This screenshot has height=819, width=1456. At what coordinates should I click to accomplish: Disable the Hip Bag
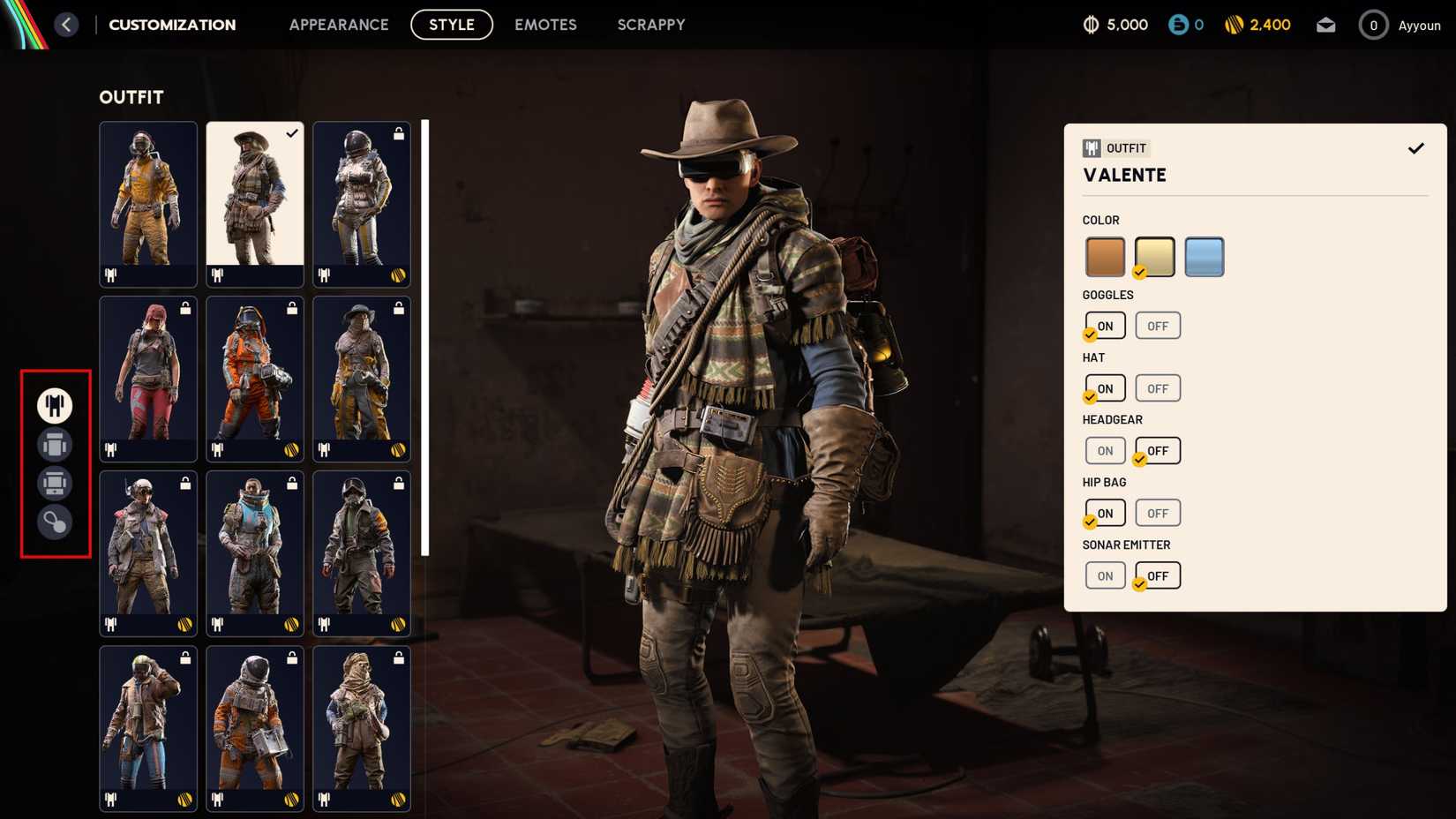pyautogui.click(x=1157, y=513)
